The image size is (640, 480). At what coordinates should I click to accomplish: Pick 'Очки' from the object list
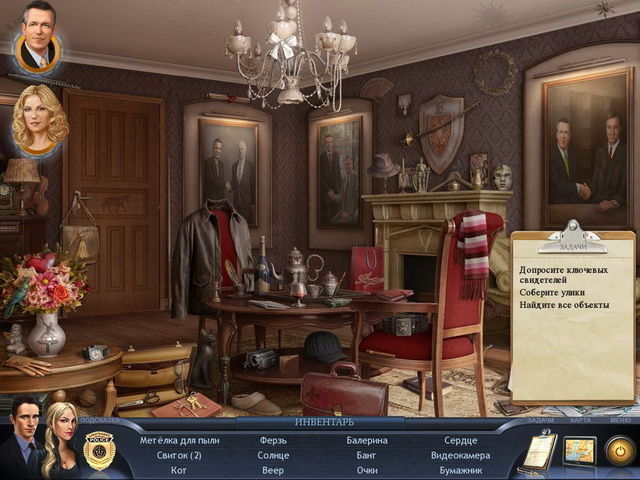(x=367, y=470)
